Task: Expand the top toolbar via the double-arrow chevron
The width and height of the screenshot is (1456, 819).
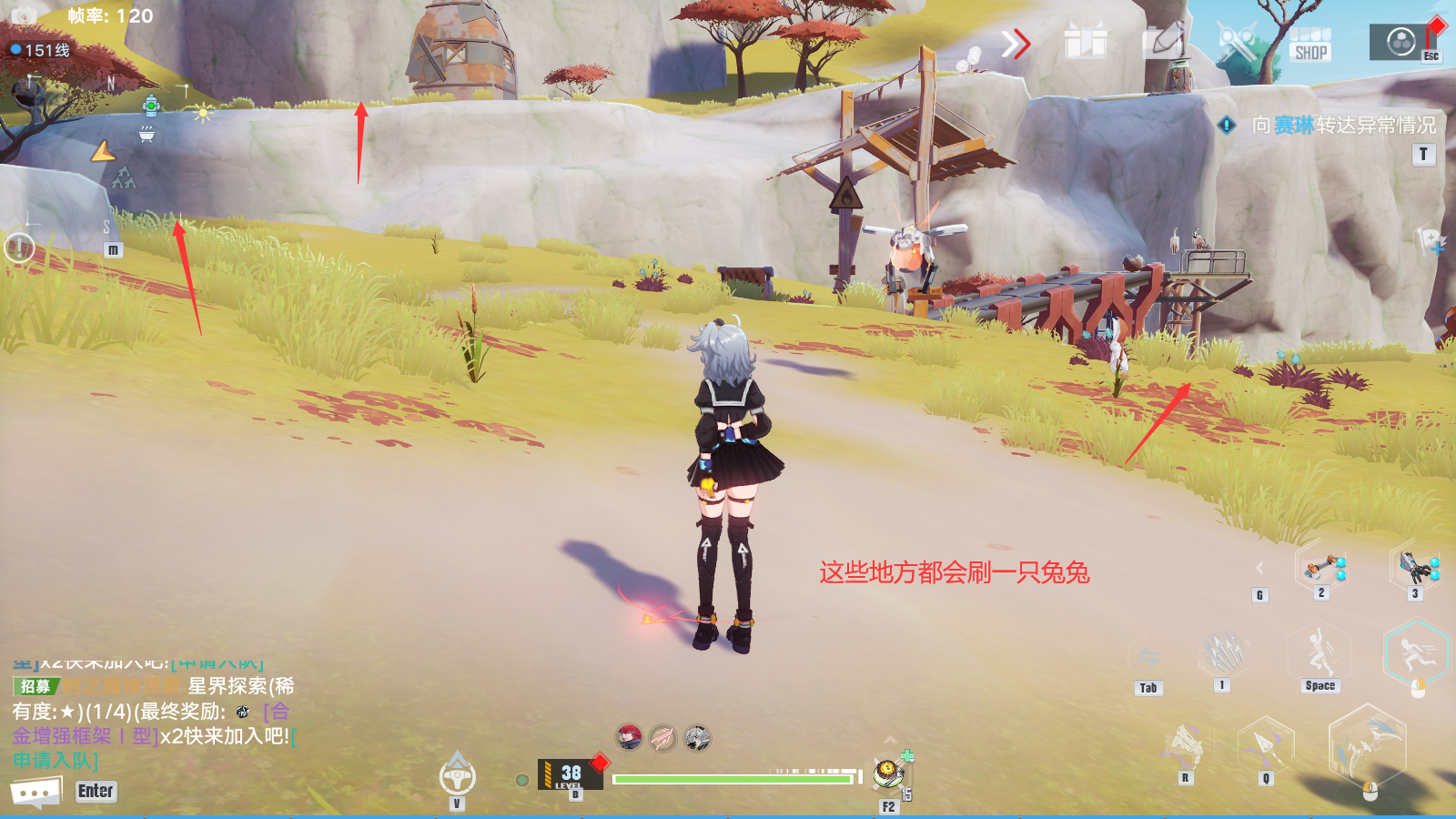Action: pyautogui.click(x=1017, y=43)
